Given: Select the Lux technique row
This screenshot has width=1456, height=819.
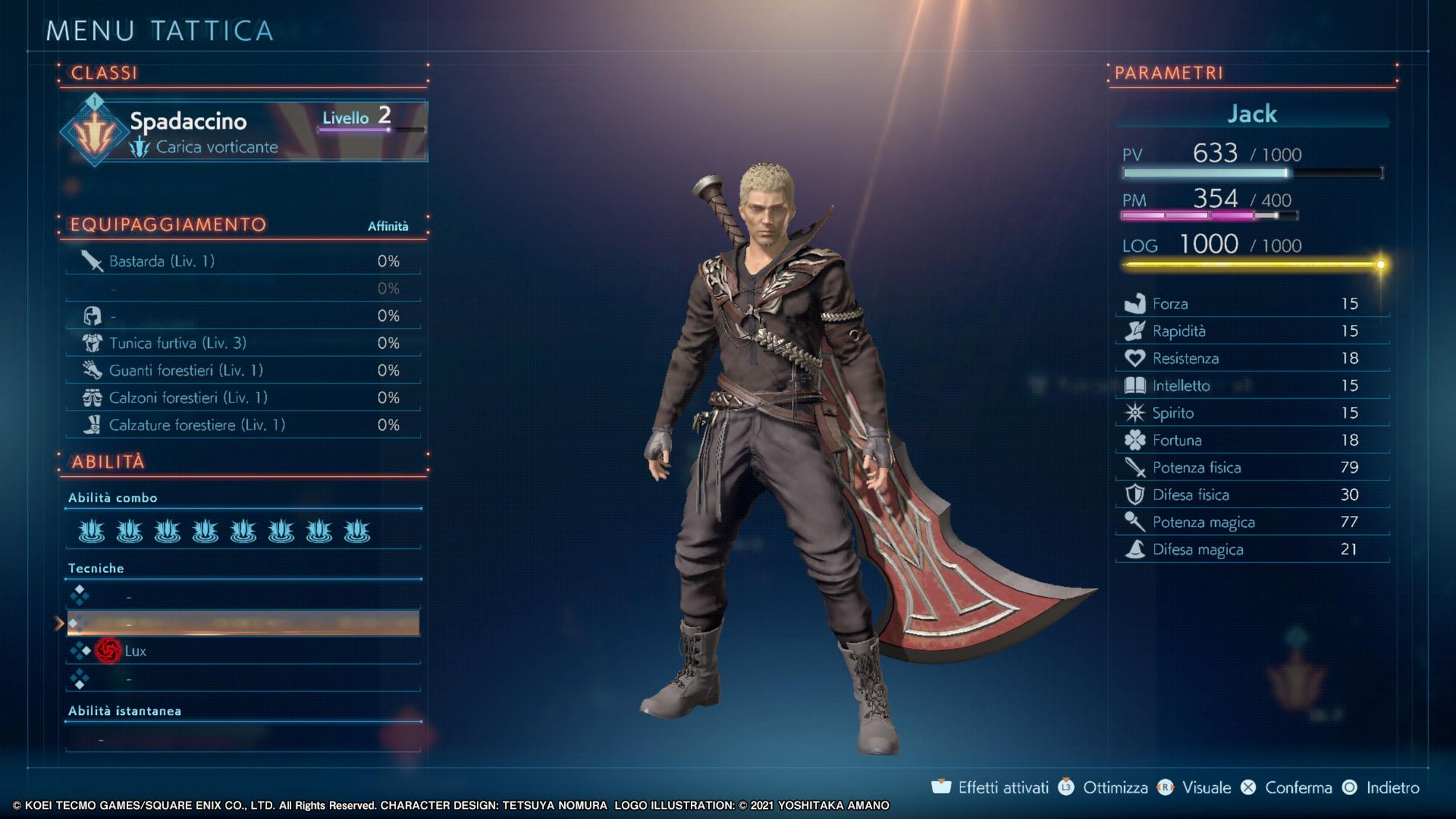Looking at the screenshot, I should click(242, 651).
